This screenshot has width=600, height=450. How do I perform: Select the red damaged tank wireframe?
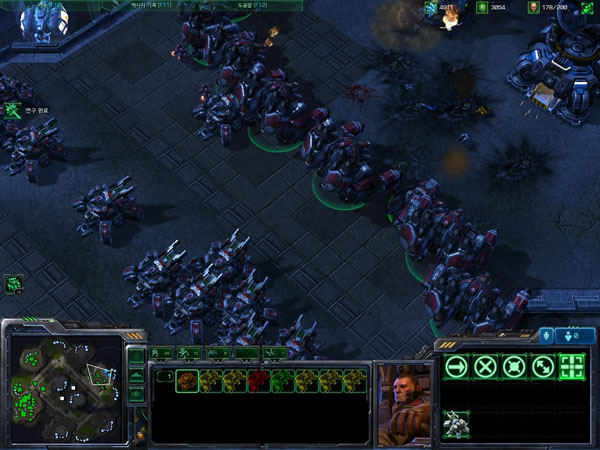[x=258, y=381]
